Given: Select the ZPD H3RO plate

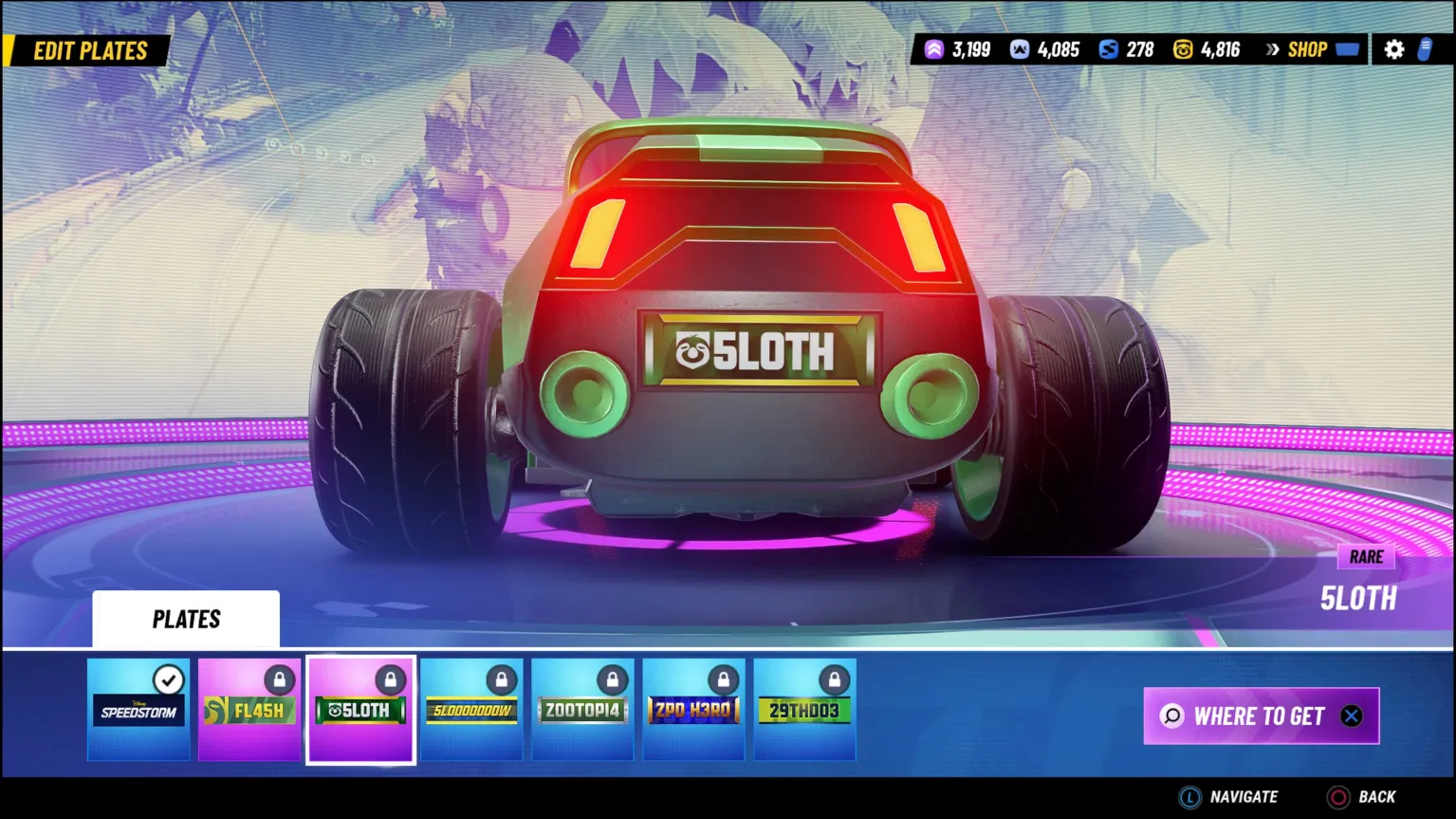Looking at the screenshot, I should pyautogui.click(x=693, y=710).
